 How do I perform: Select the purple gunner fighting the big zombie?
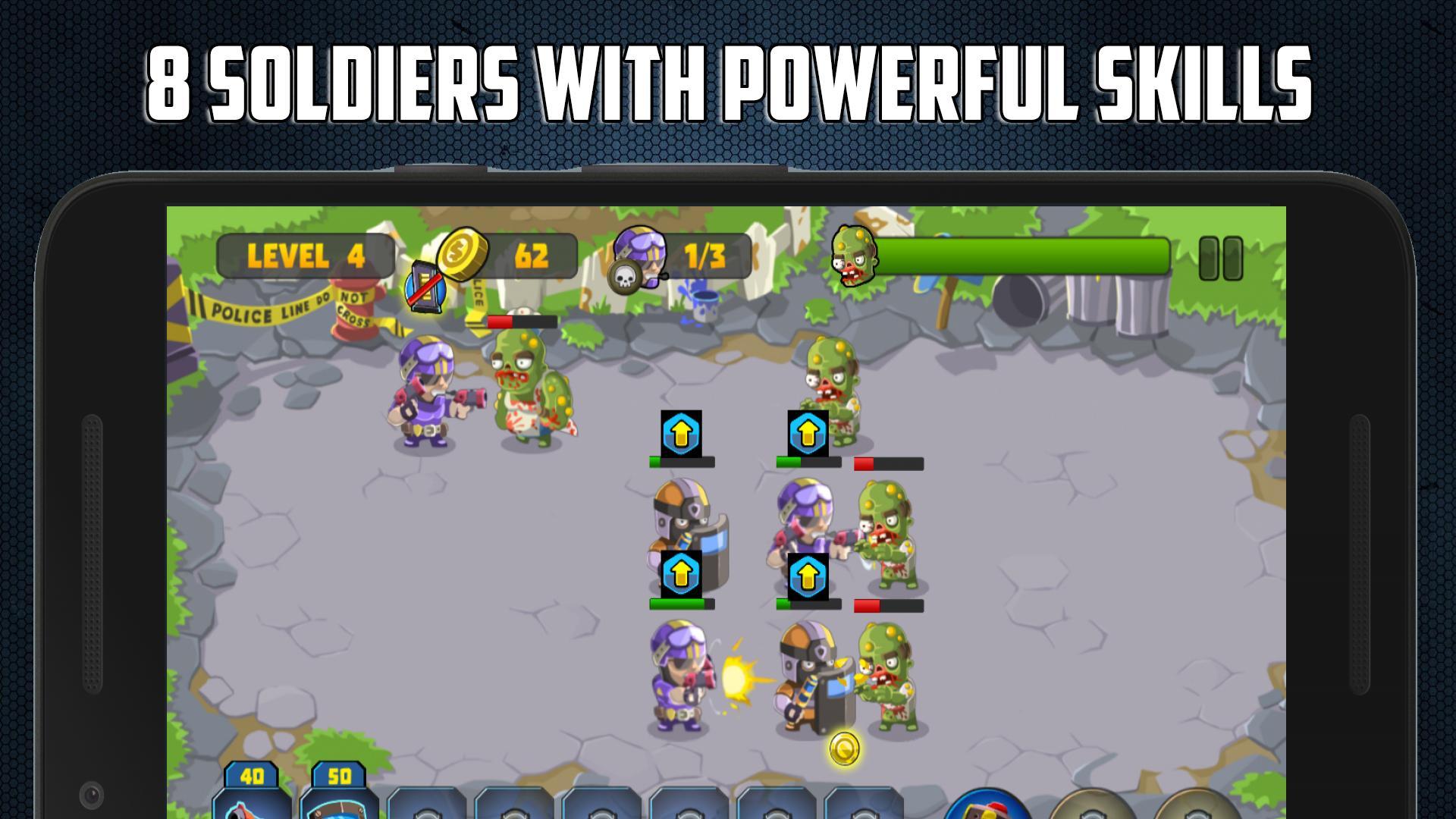pyautogui.click(x=425, y=394)
